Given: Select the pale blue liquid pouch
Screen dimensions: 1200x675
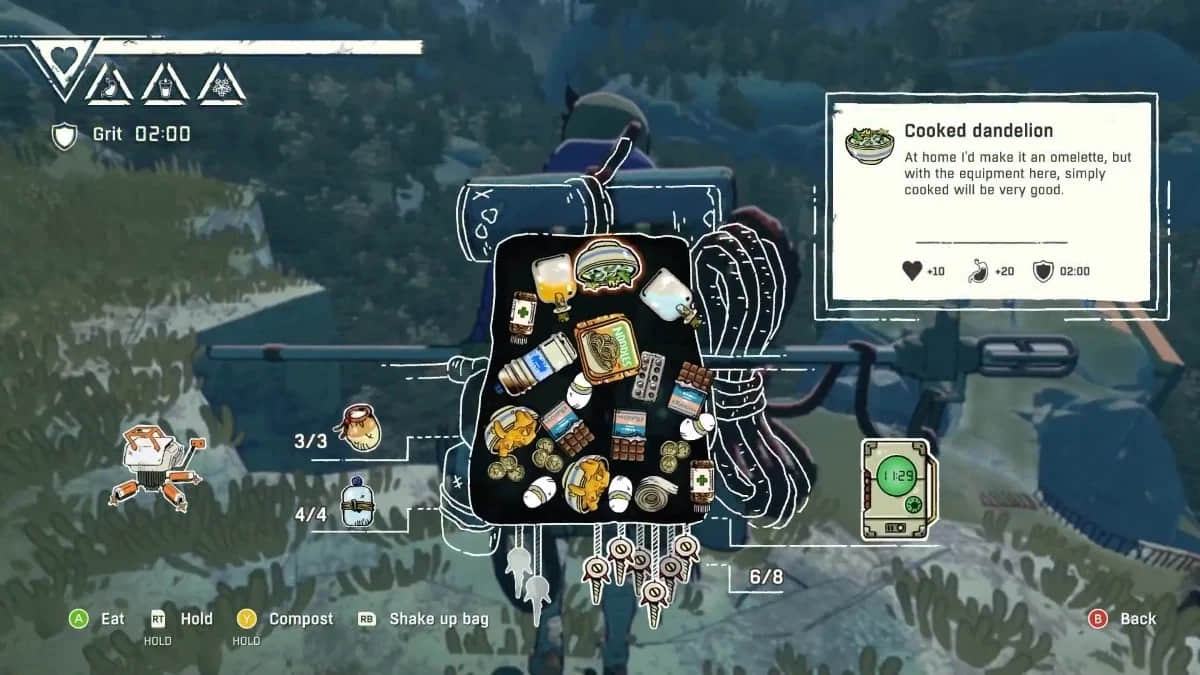Looking at the screenshot, I should point(665,295).
